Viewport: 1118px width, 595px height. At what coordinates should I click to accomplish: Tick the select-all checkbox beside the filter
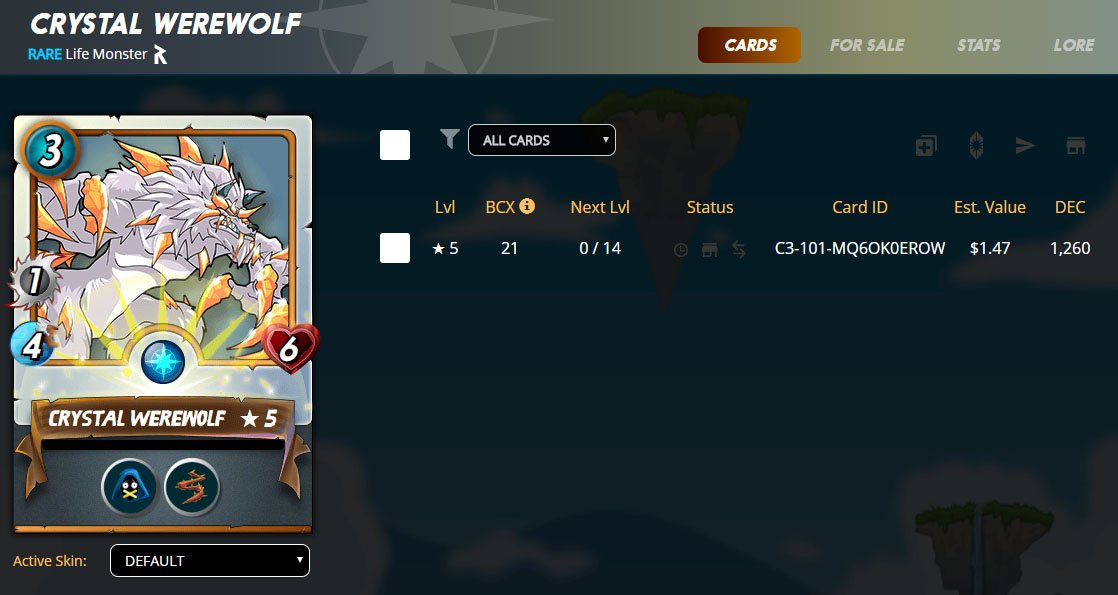pyautogui.click(x=395, y=145)
